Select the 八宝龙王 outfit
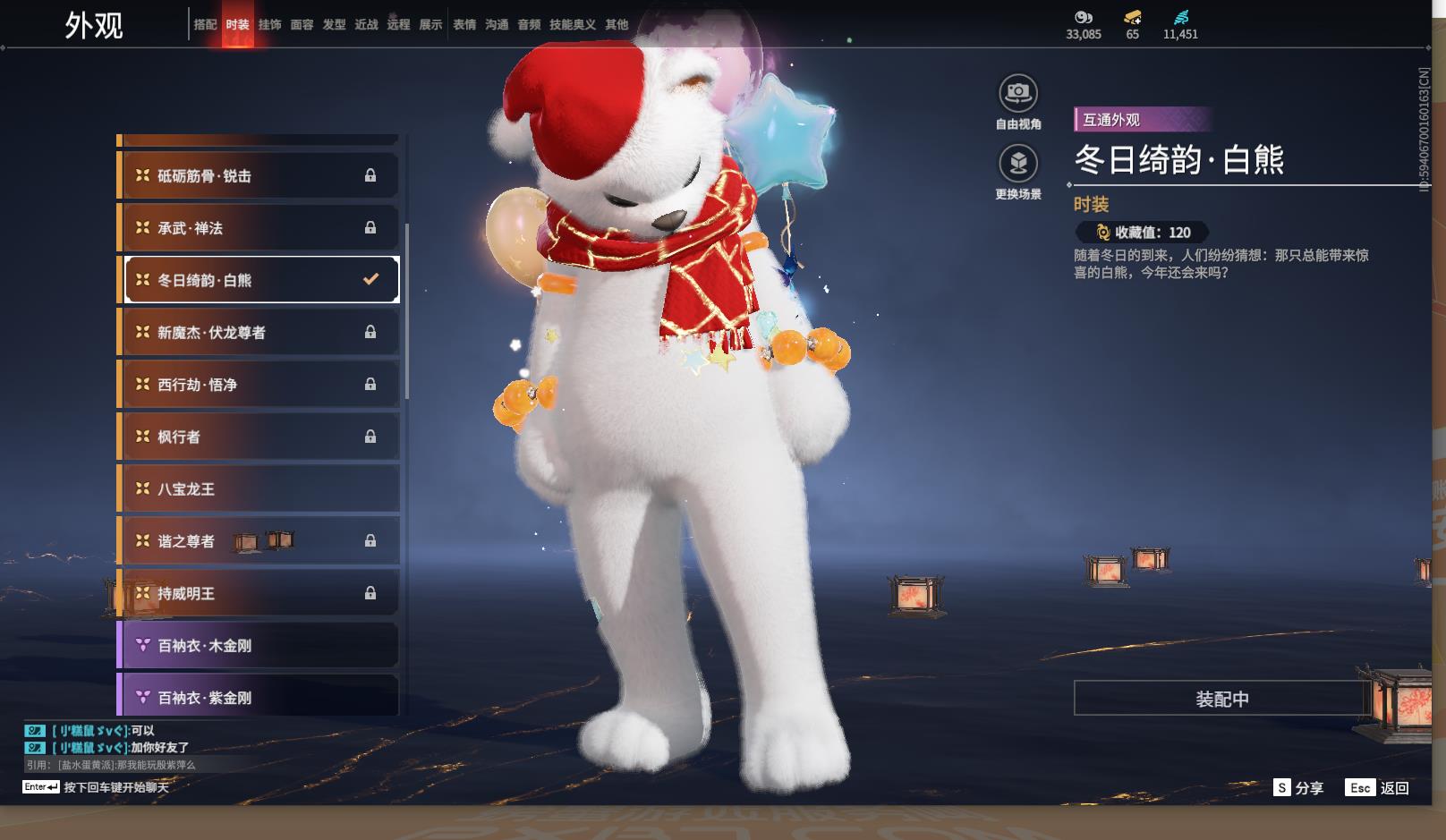Screen dimensions: 1446x840 click(259, 489)
